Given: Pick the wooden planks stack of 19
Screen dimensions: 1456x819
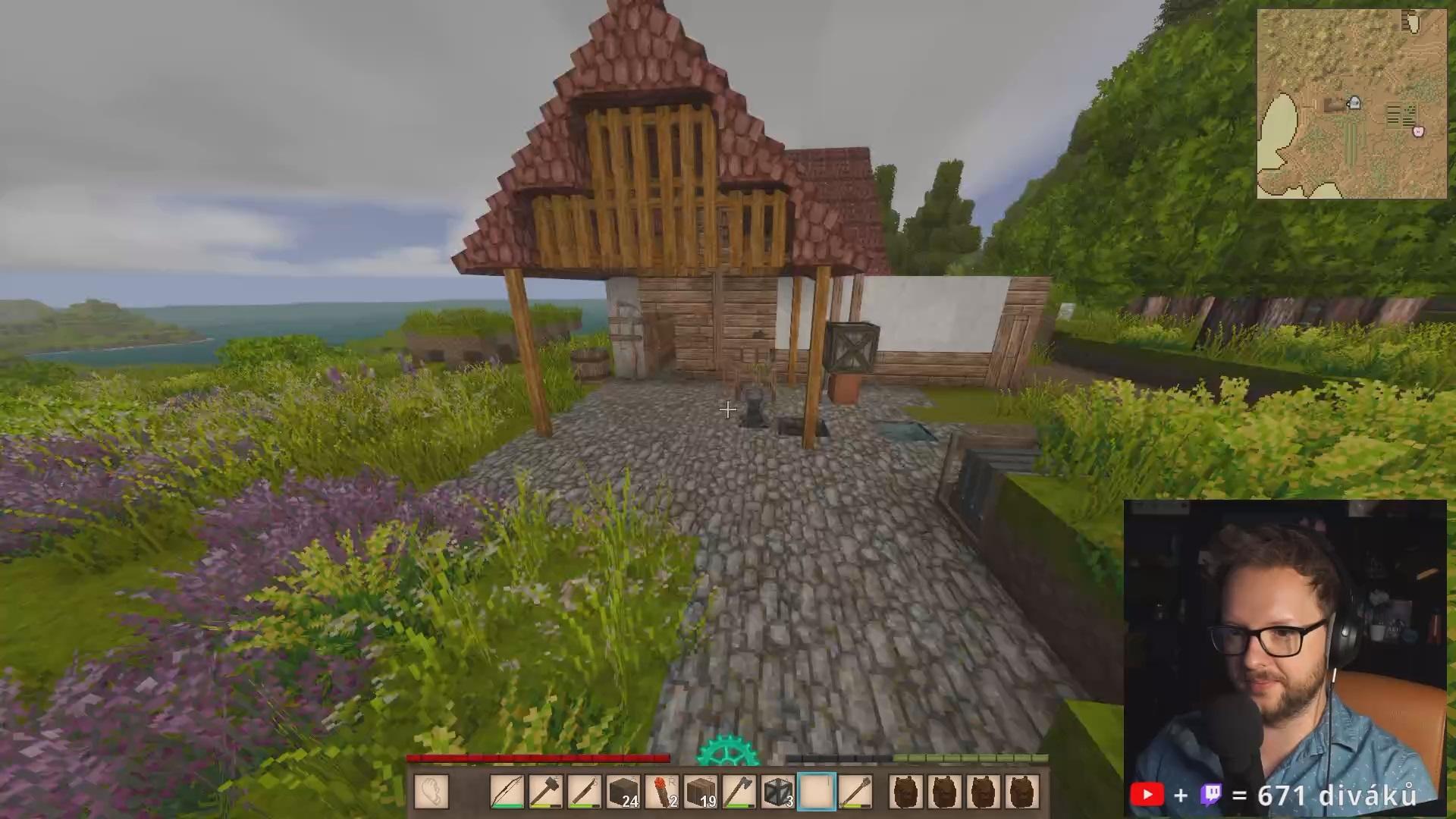Looking at the screenshot, I should (x=700, y=792).
